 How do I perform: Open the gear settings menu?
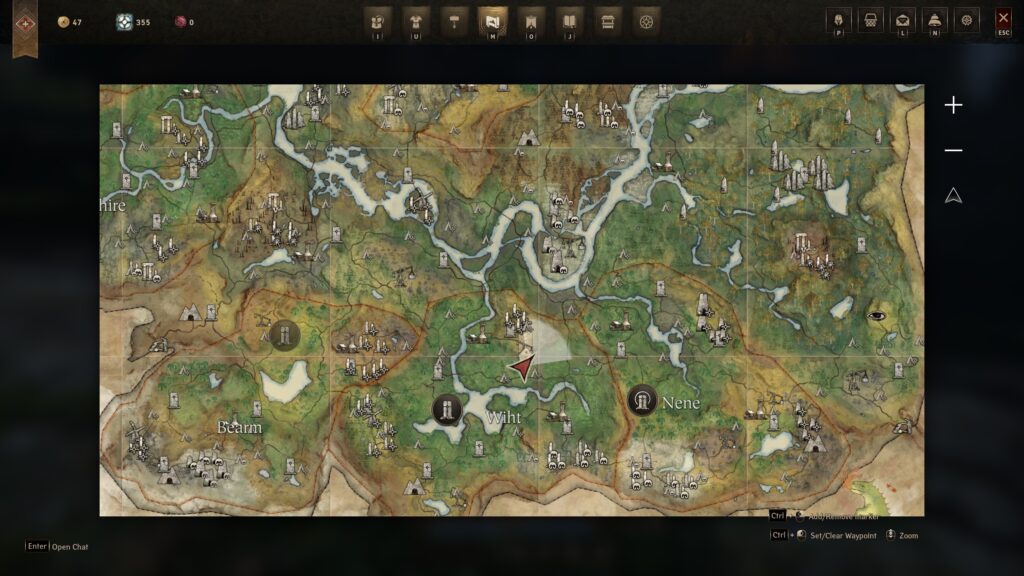tap(967, 20)
